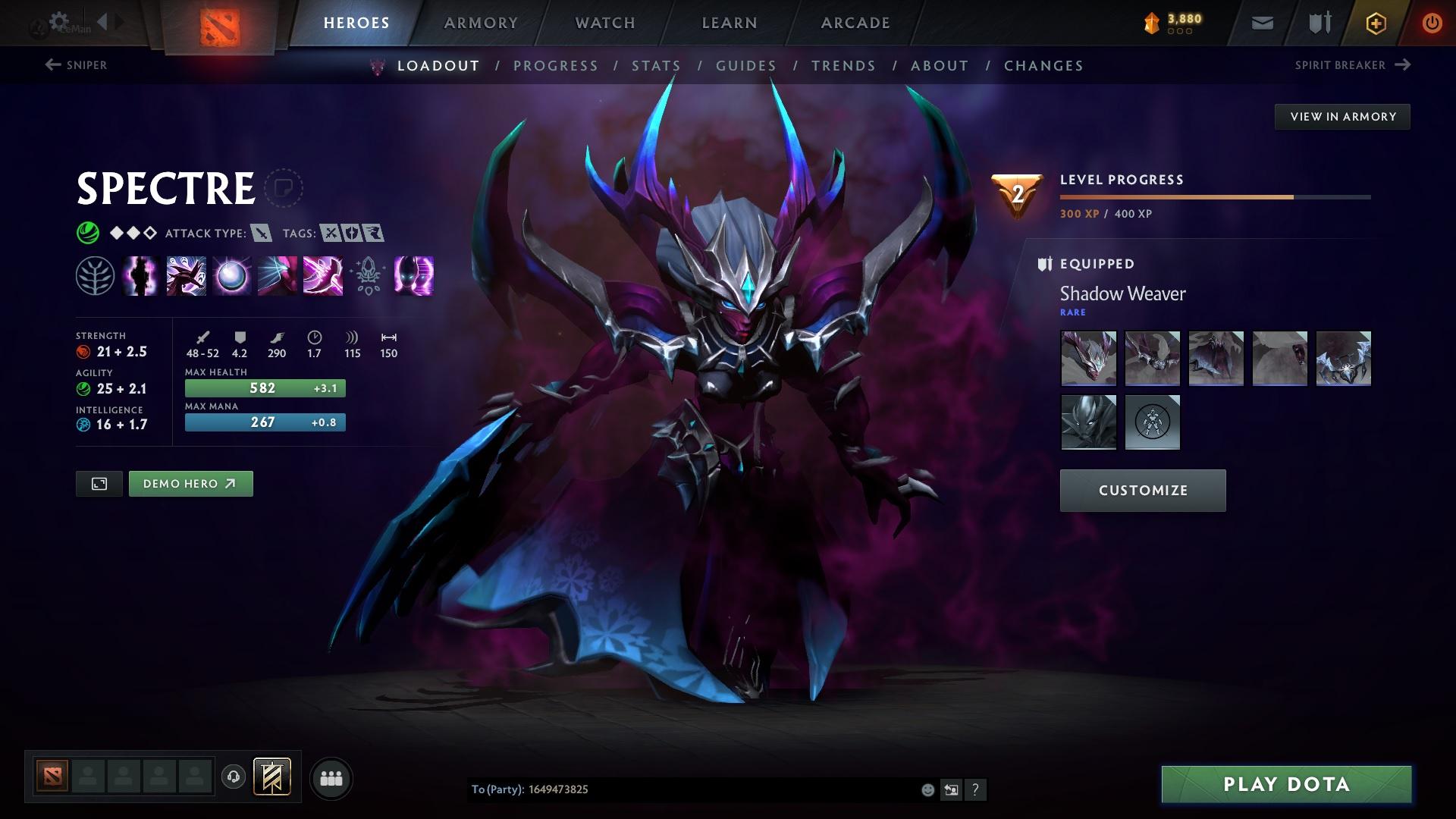Click the melee attack type icon
Viewport: 1456px width, 819px height.
click(x=261, y=234)
